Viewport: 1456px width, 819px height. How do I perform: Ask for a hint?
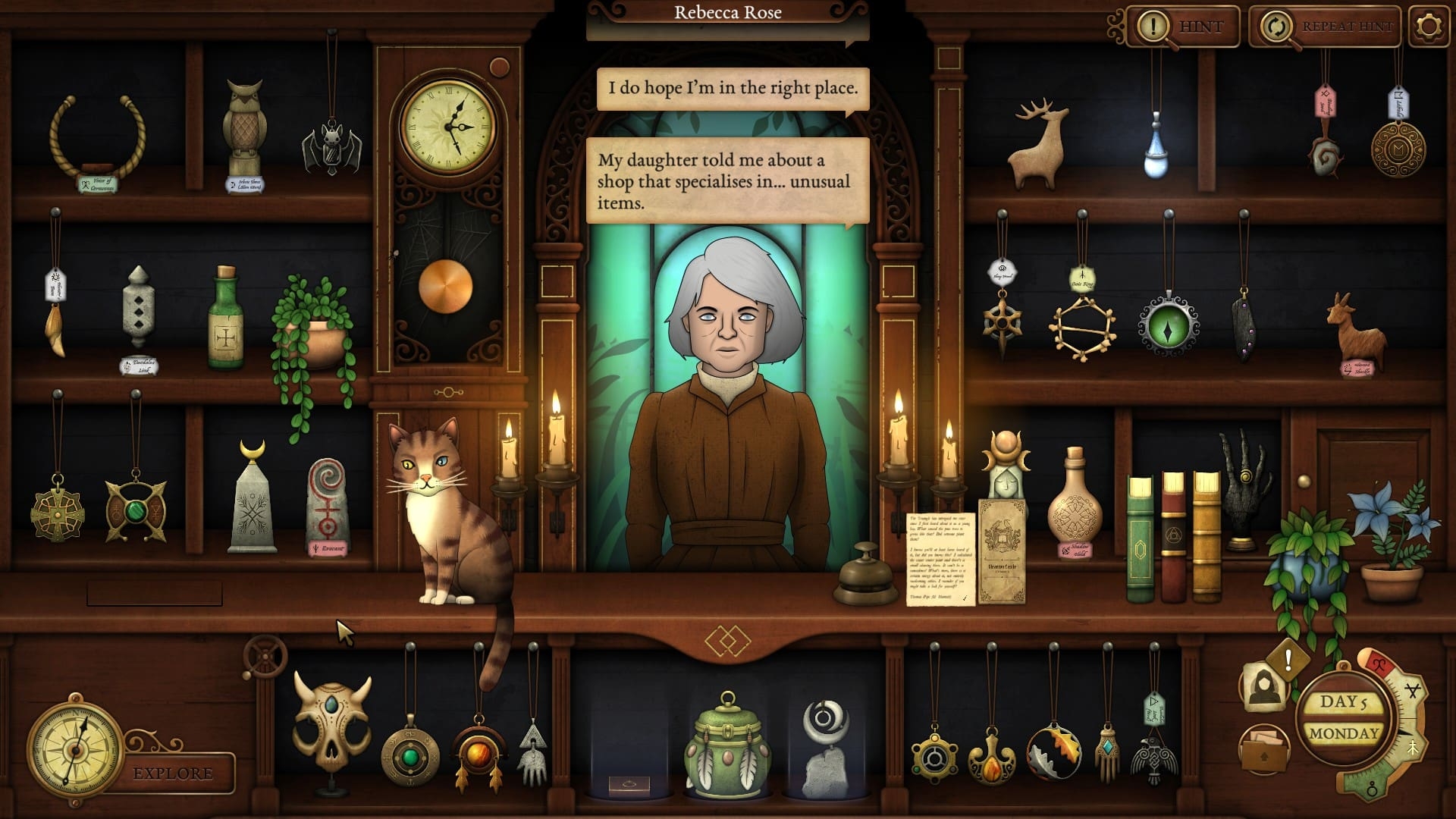click(1183, 27)
